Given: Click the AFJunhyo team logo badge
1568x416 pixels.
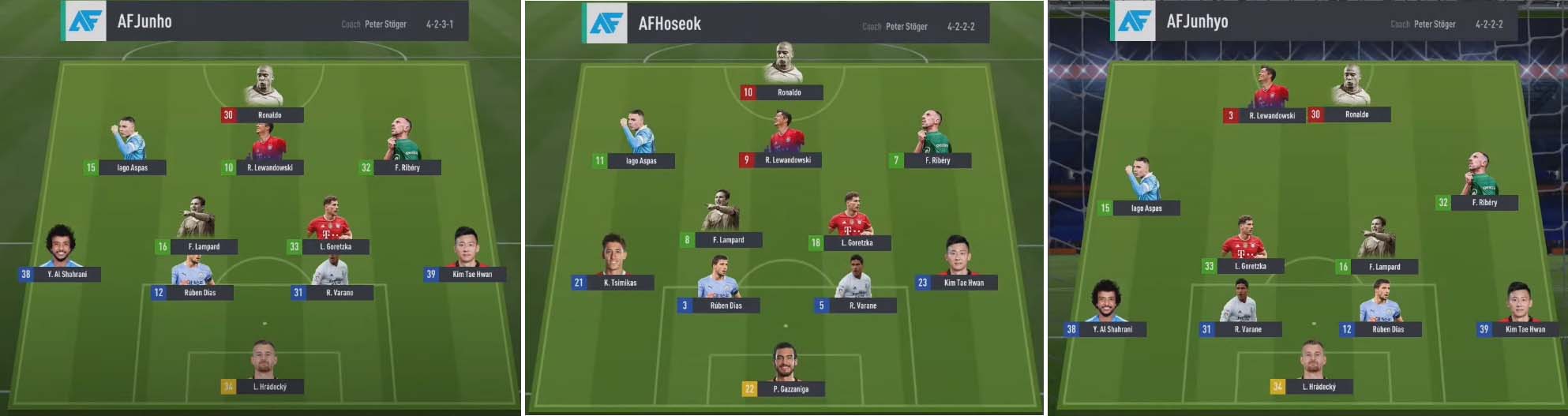Looking at the screenshot, I should click(1134, 21).
